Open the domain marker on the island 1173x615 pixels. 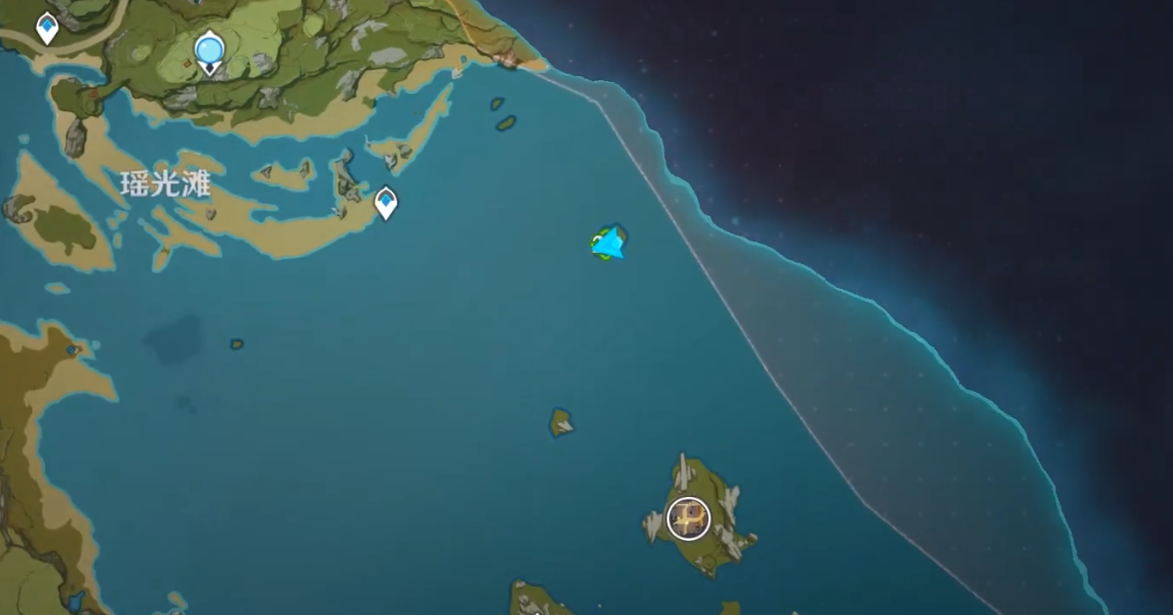[x=688, y=517]
